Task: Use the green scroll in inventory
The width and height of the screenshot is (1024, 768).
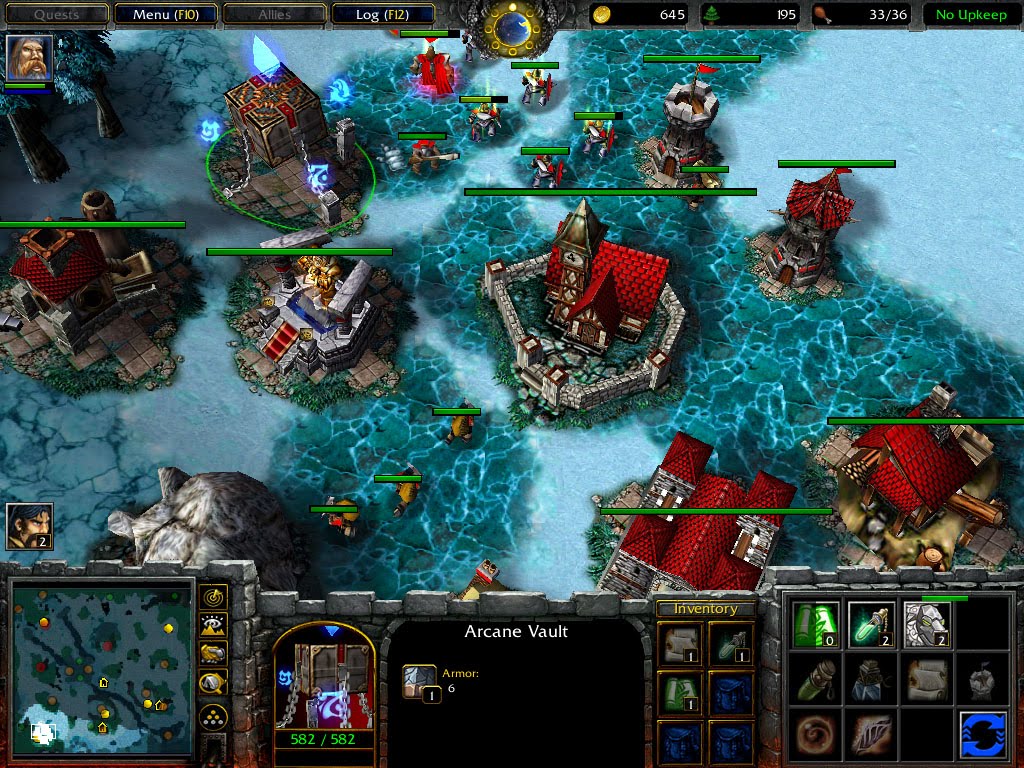Action: 679,691
